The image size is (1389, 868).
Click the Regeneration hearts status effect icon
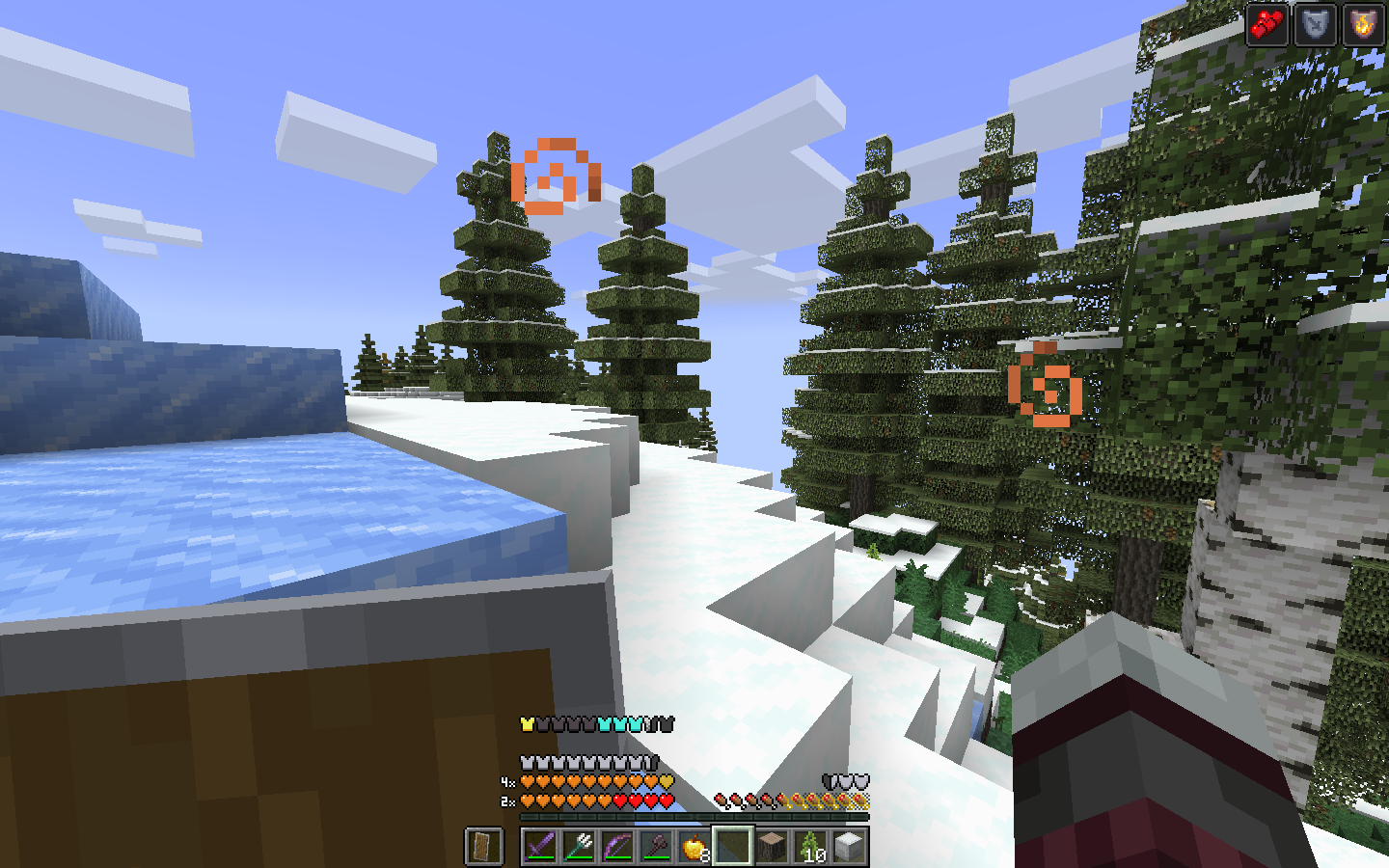pos(1266,26)
